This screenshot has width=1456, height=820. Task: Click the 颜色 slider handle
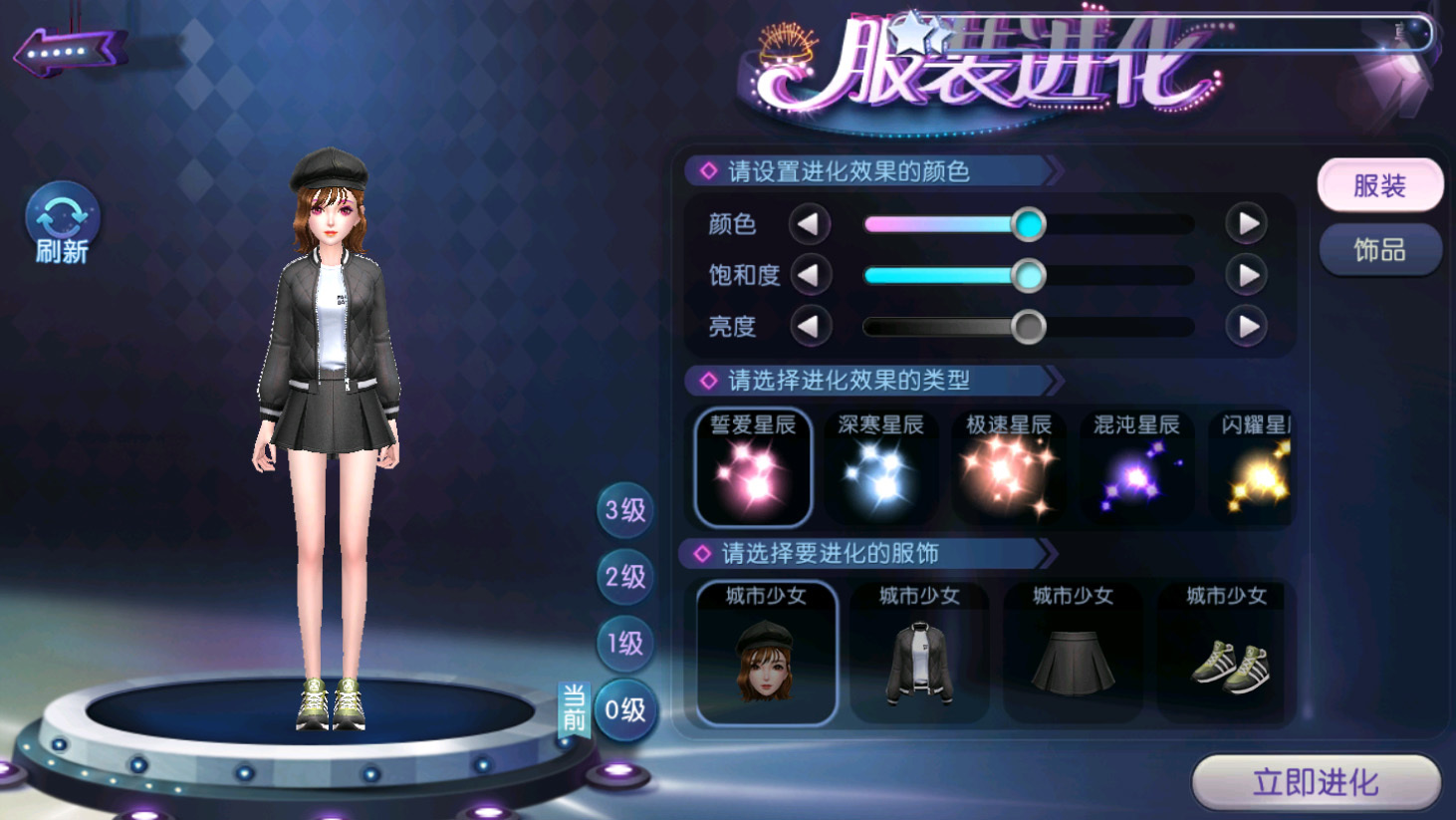[1028, 224]
